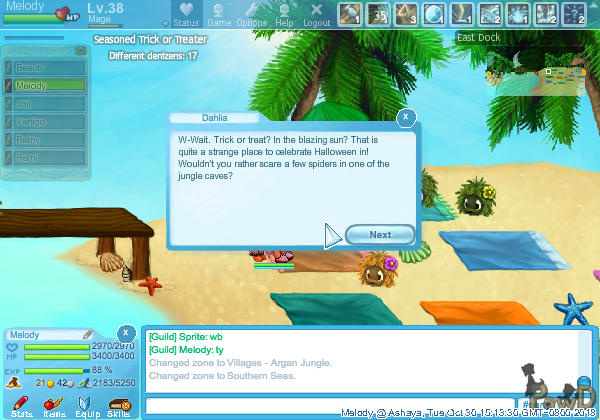The image size is (600, 420).
Task: Open the Items inventory
Action: coord(54,406)
